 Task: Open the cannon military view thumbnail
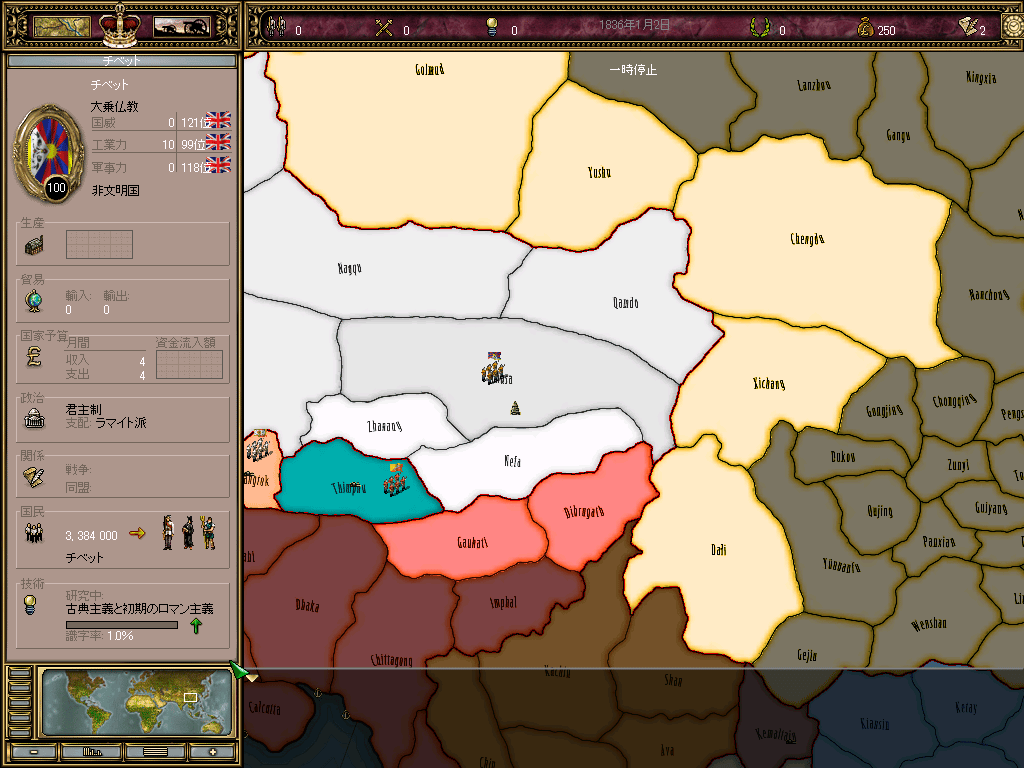click(181, 27)
